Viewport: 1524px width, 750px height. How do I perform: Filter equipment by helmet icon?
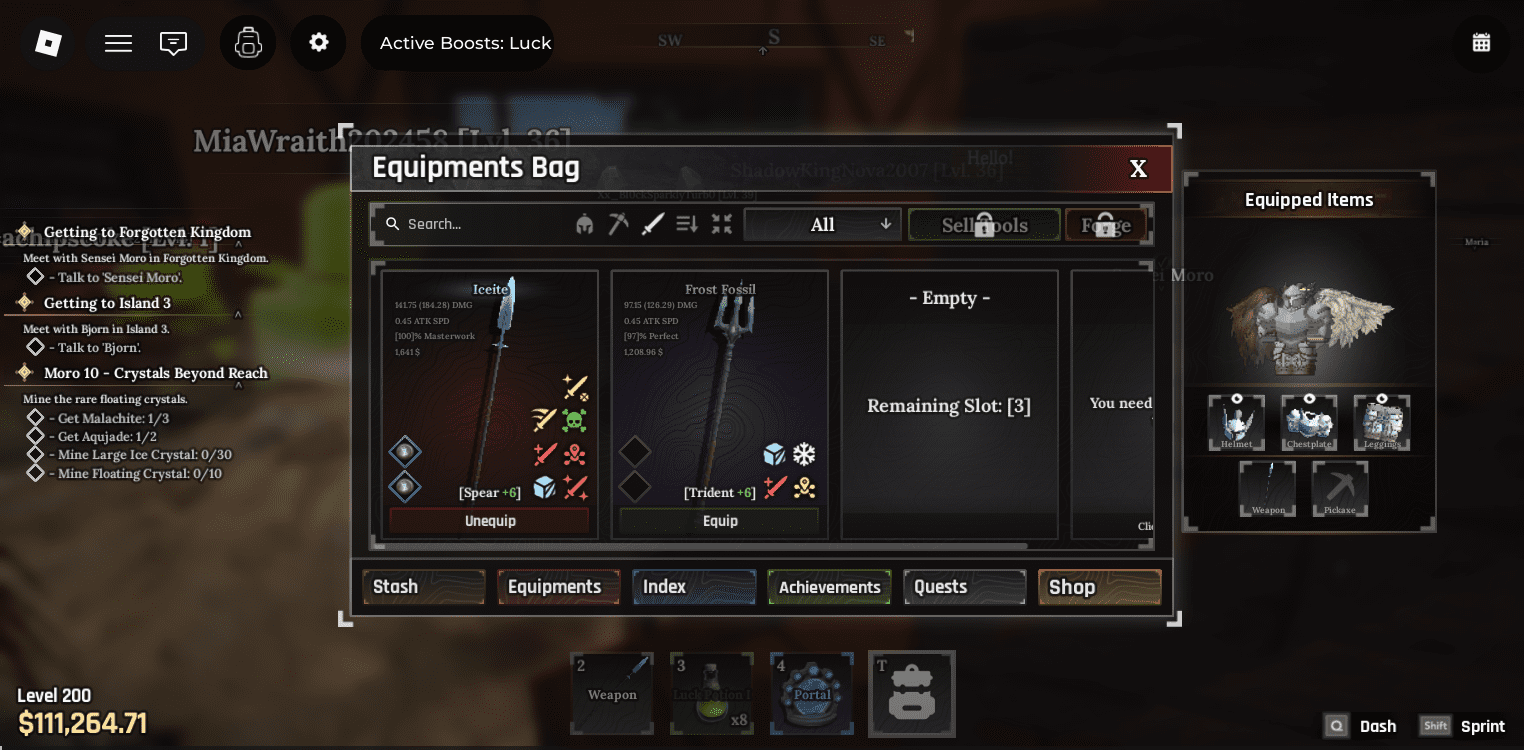pos(584,225)
